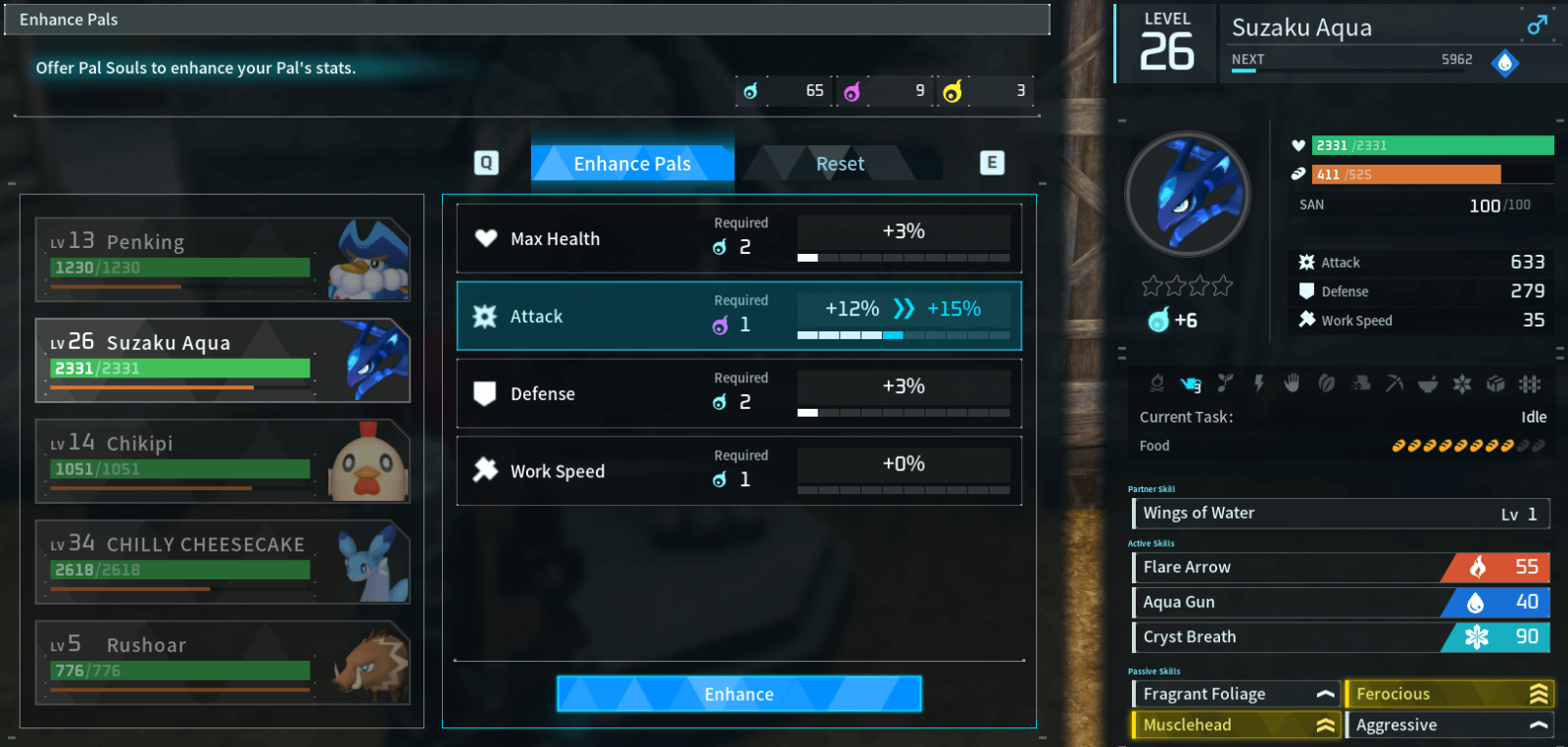The height and width of the screenshot is (747, 1568).
Task: Select the Mining pickaxe suitability icon
Action: (x=1394, y=383)
